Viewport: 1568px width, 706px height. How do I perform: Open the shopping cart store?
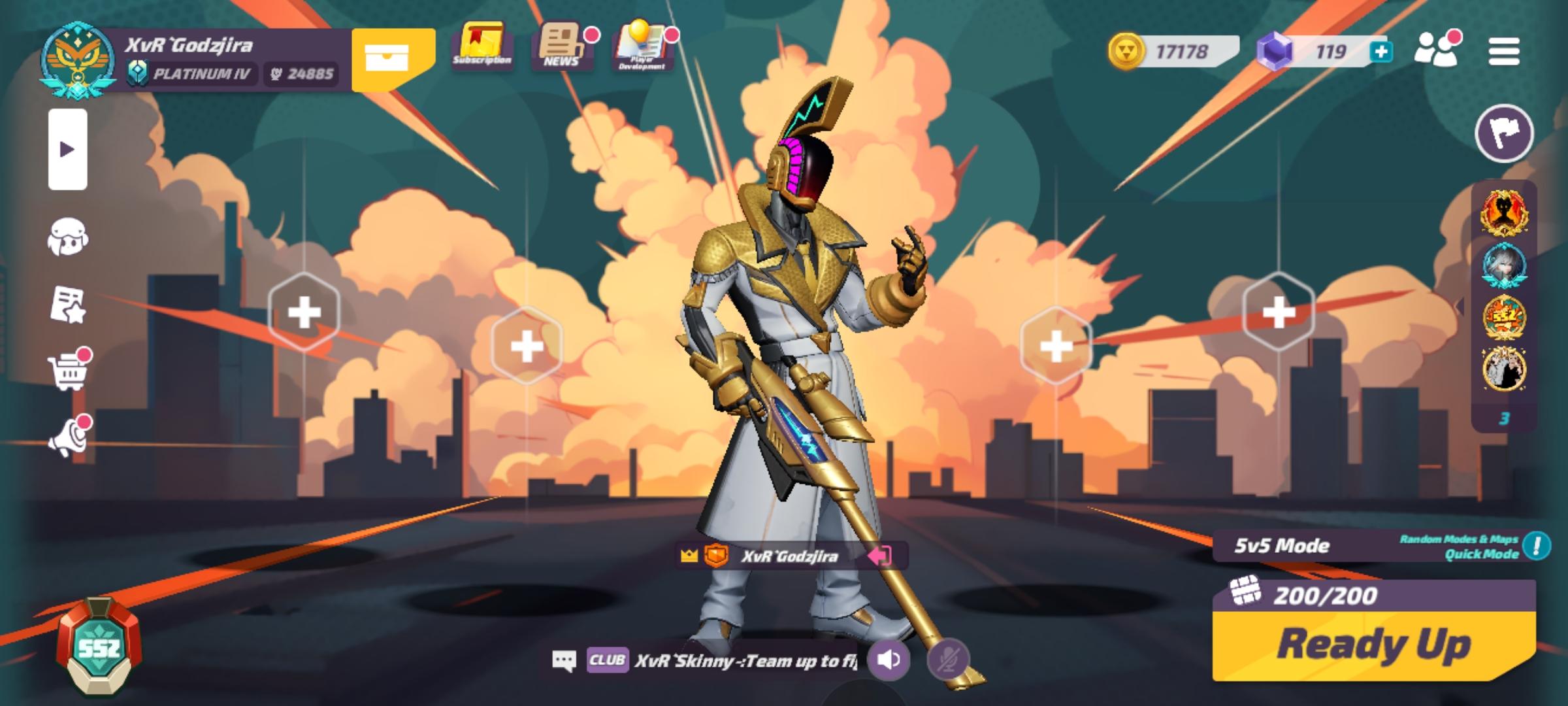click(67, 373)
